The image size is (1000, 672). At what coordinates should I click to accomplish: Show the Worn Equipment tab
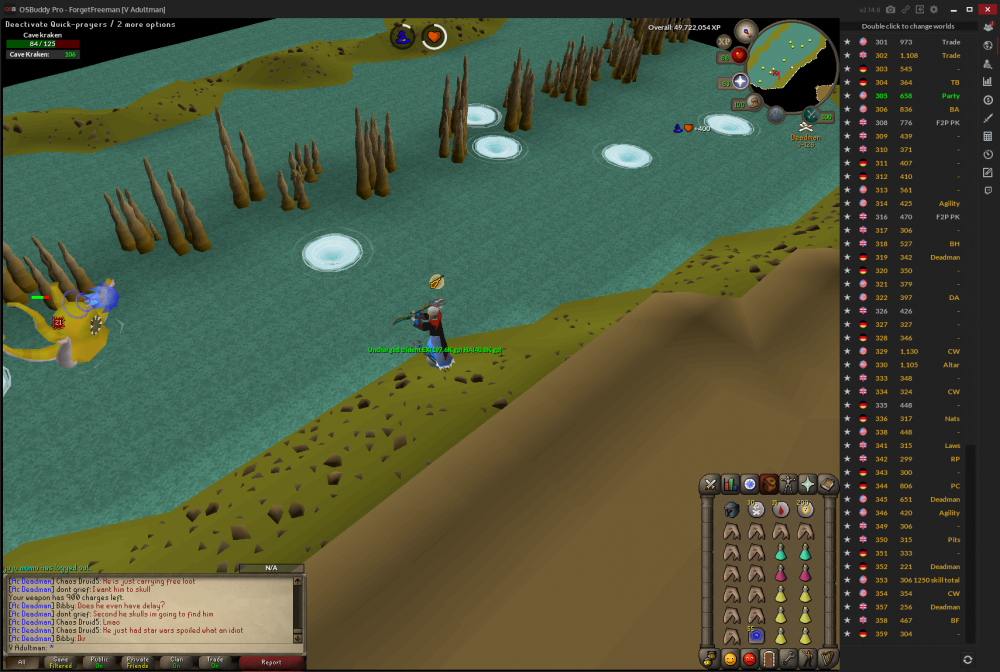pos(788,484)
